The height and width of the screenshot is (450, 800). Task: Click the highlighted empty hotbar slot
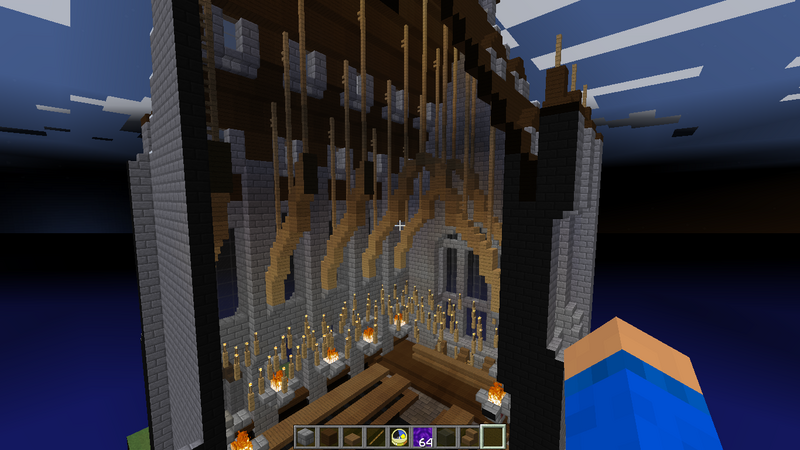[x=492, y=437]
